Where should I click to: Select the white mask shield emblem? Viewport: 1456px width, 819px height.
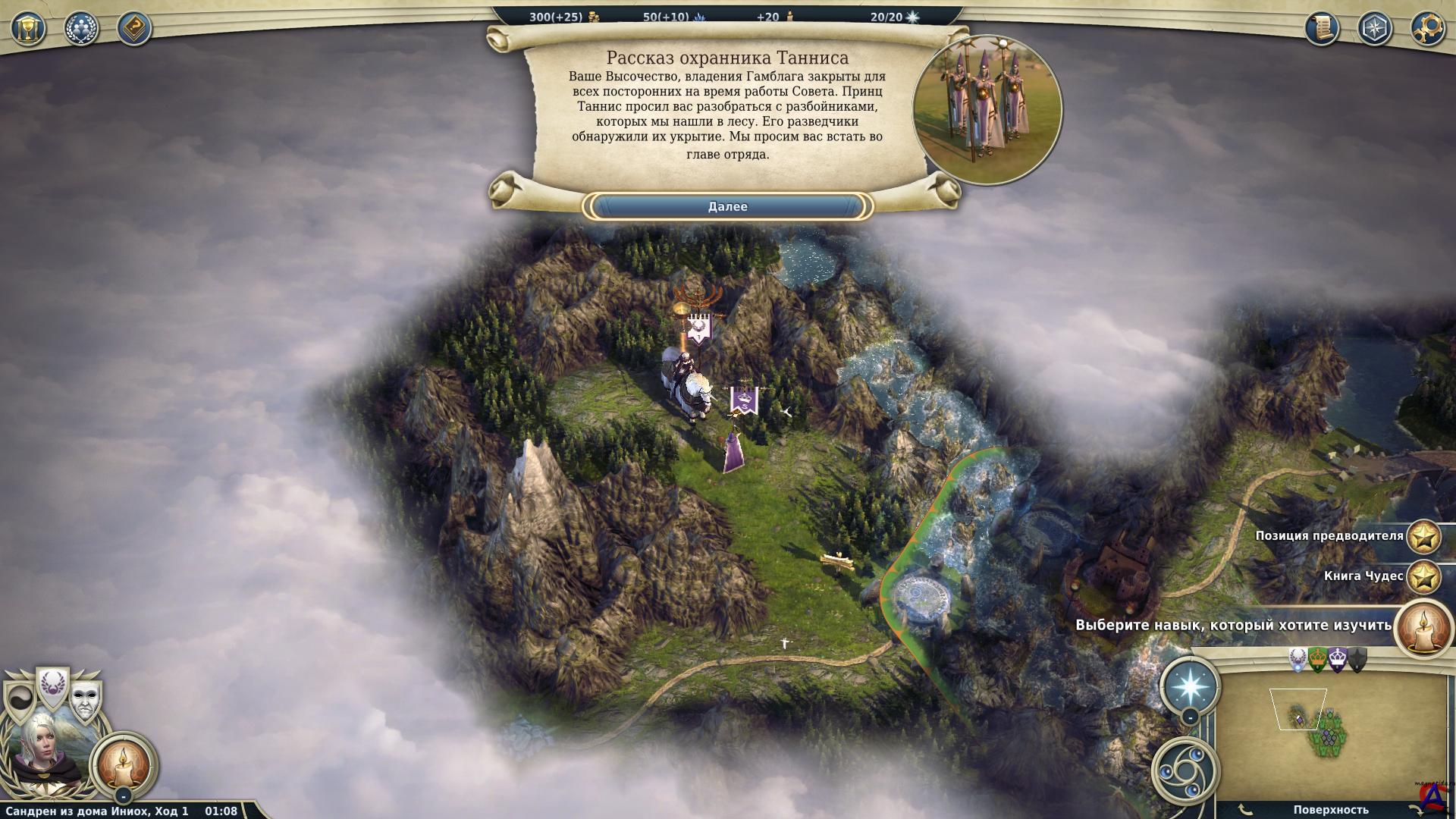tap(86, 699)
